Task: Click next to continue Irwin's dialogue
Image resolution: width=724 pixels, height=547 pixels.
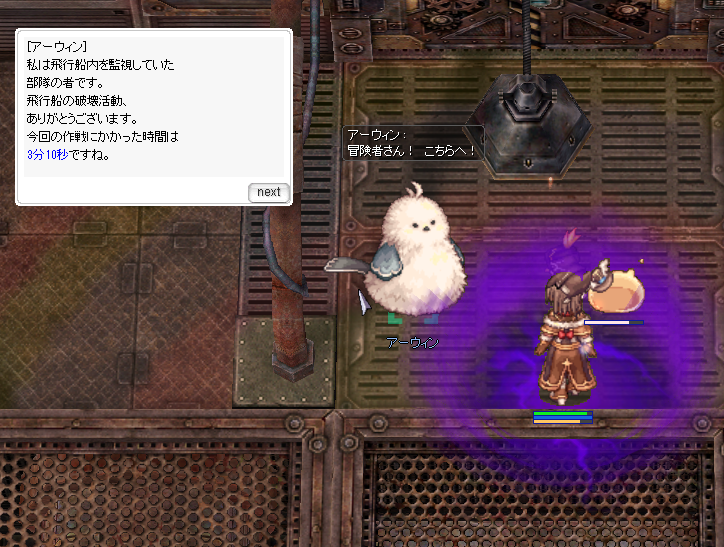Action: (268, 192)
